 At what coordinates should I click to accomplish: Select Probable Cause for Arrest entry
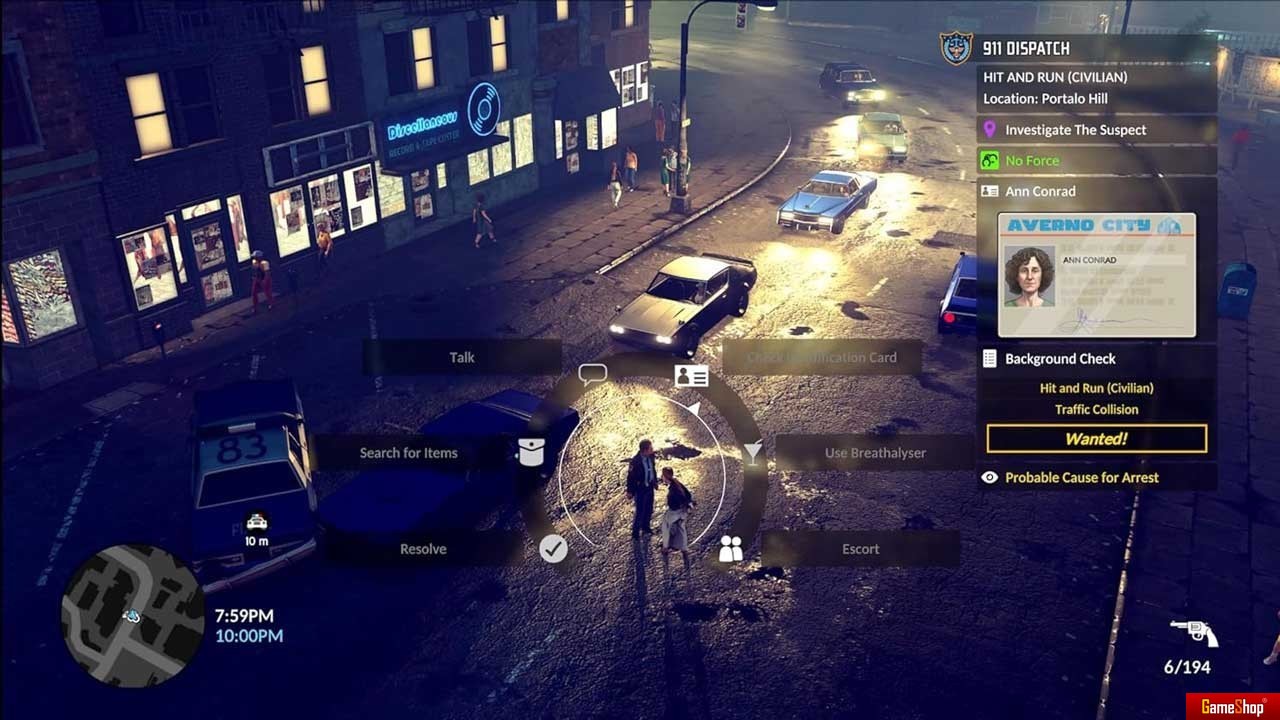pyautogui.click(x=1081, y=478)
